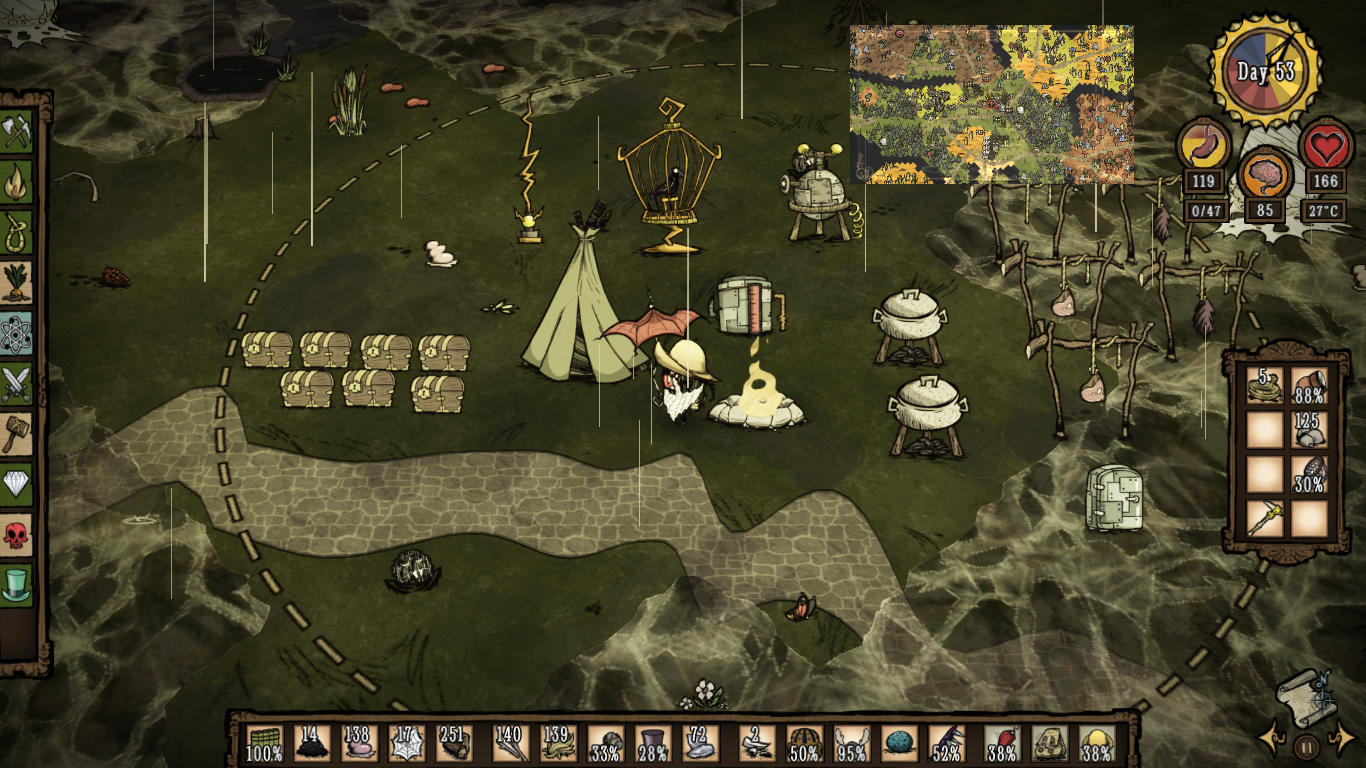Open the Food farming crafting tab

(17, 282)
